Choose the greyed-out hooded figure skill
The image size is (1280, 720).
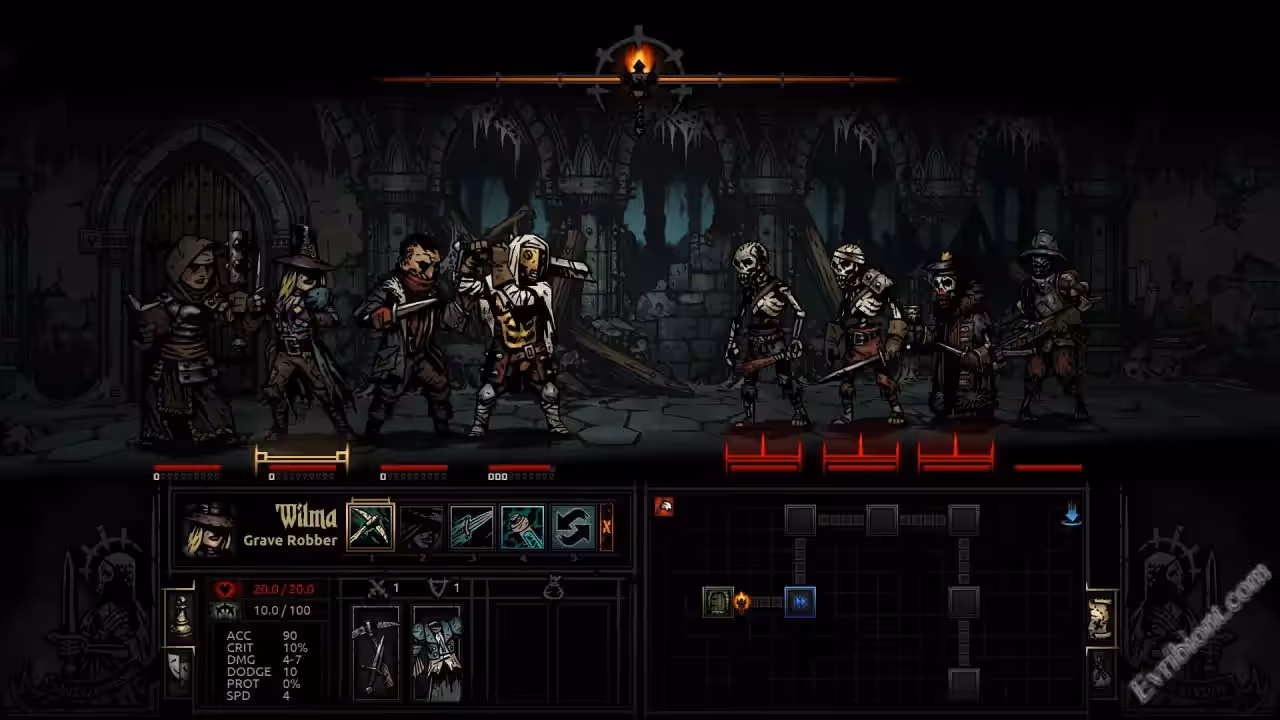[x=421, y=526]
